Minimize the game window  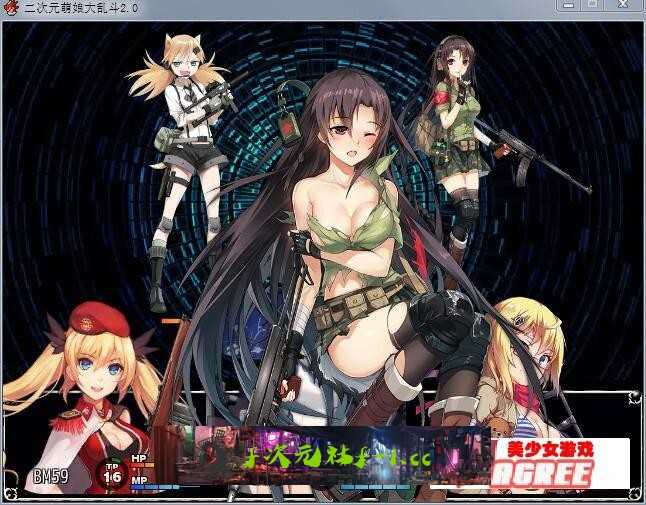pos(569,6)
